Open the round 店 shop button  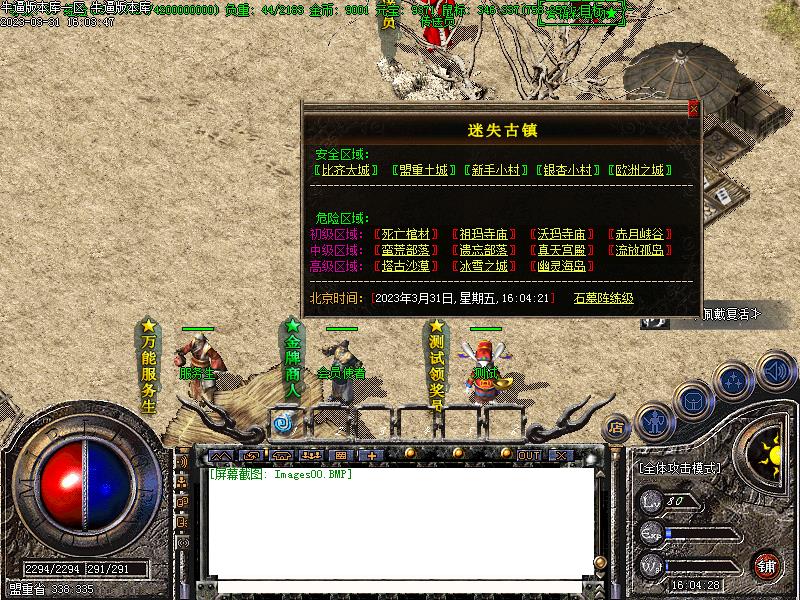[616, 427]
